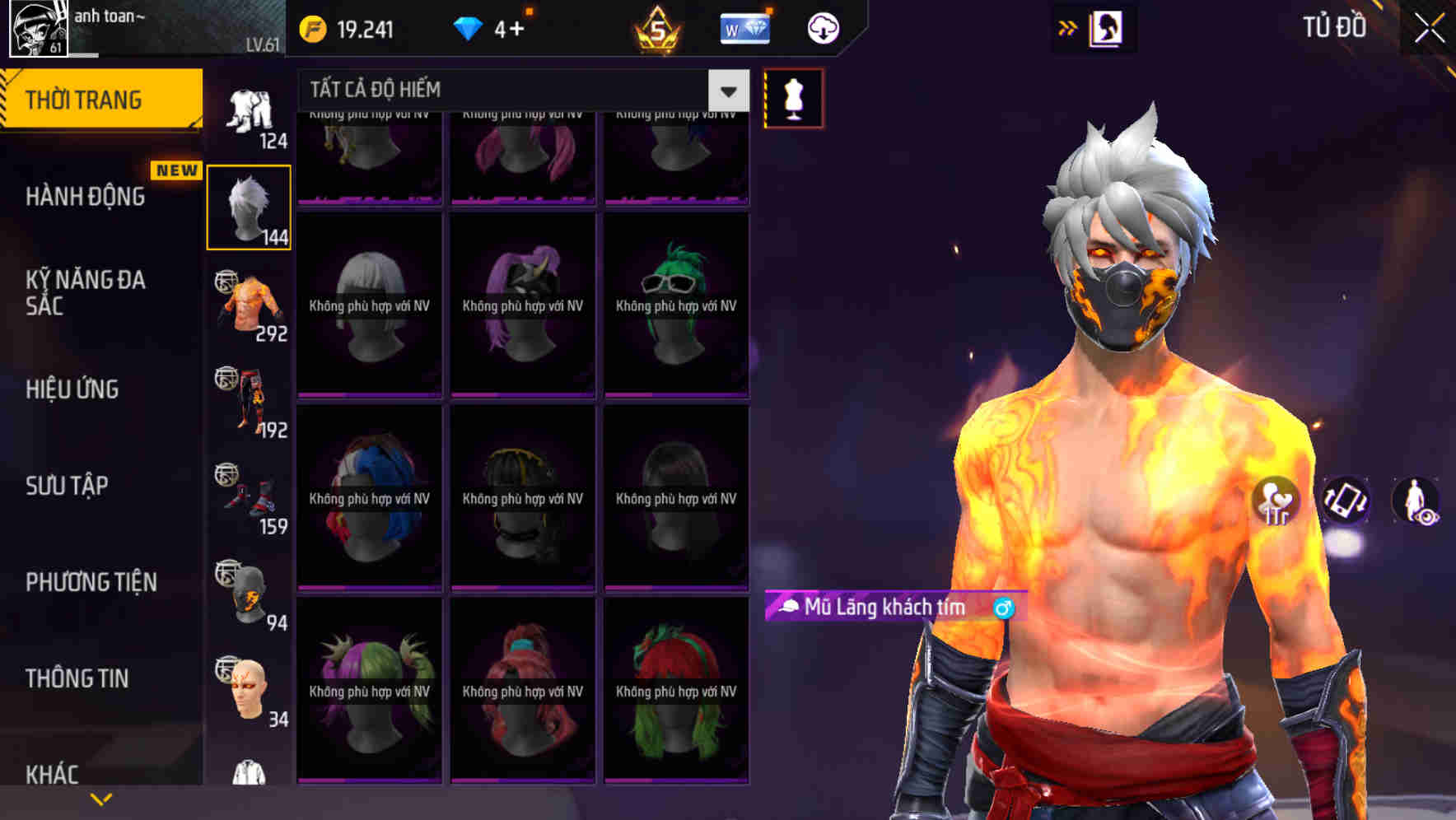
Task: Select the white spiky hairstyle category icon
Action: point(249,206)
